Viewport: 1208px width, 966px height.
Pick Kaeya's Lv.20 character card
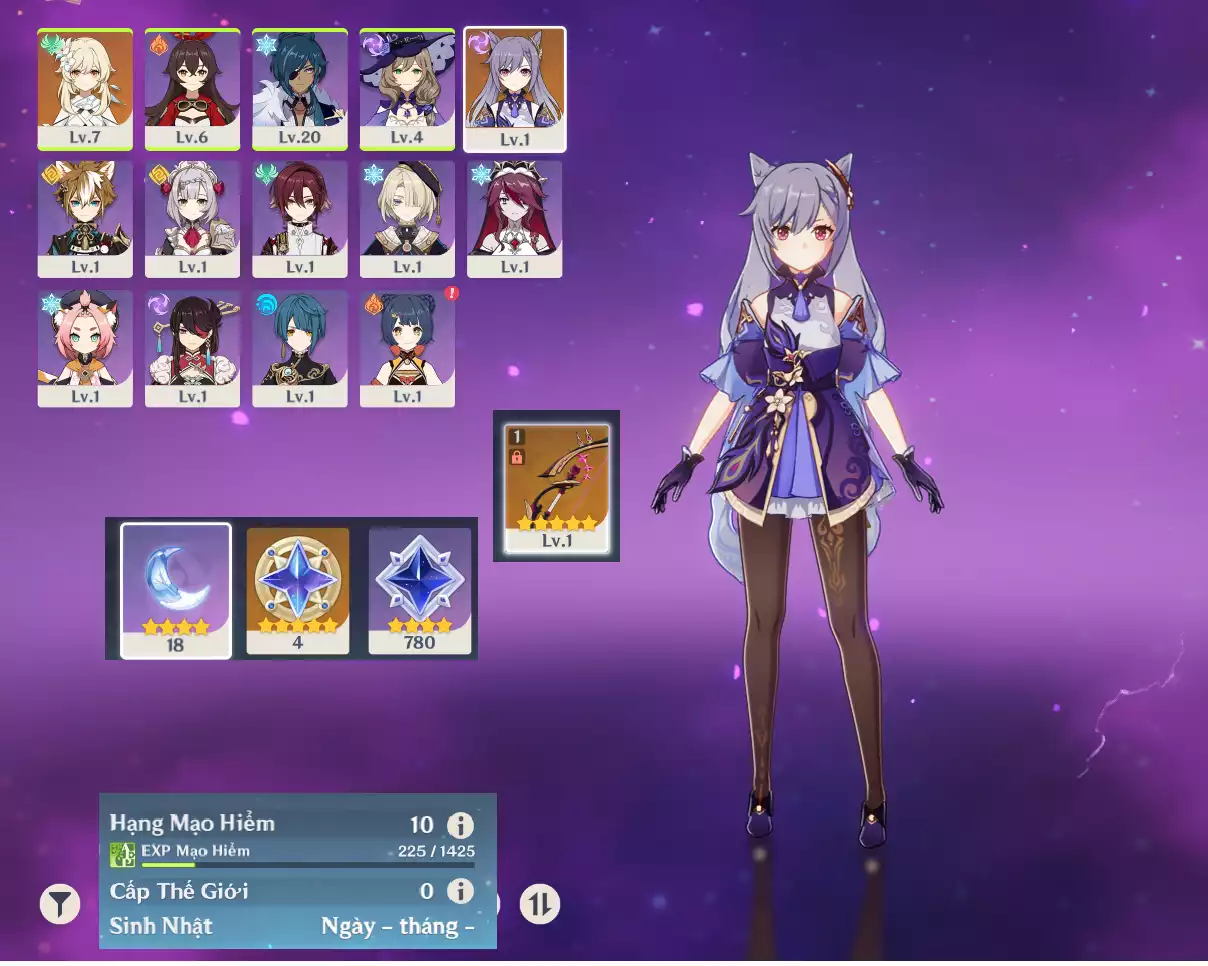pyautogui.click(x=300, y=89)
